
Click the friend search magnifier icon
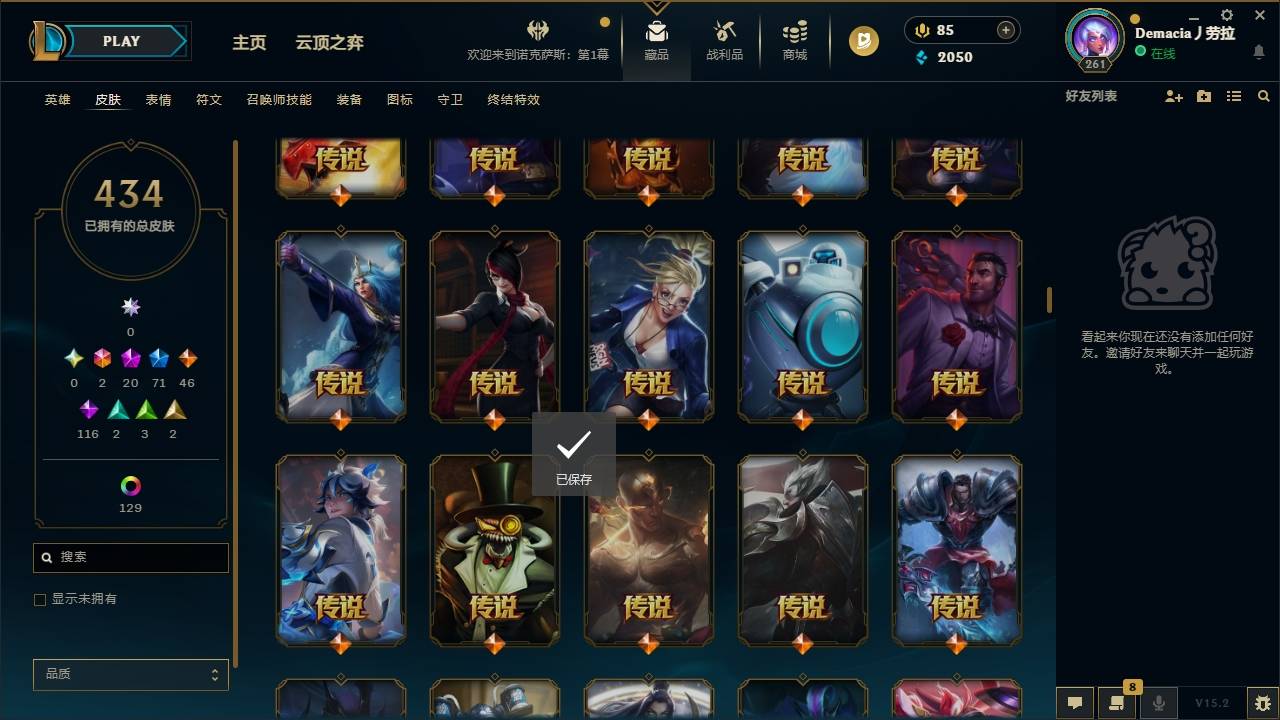(1264, 96)
